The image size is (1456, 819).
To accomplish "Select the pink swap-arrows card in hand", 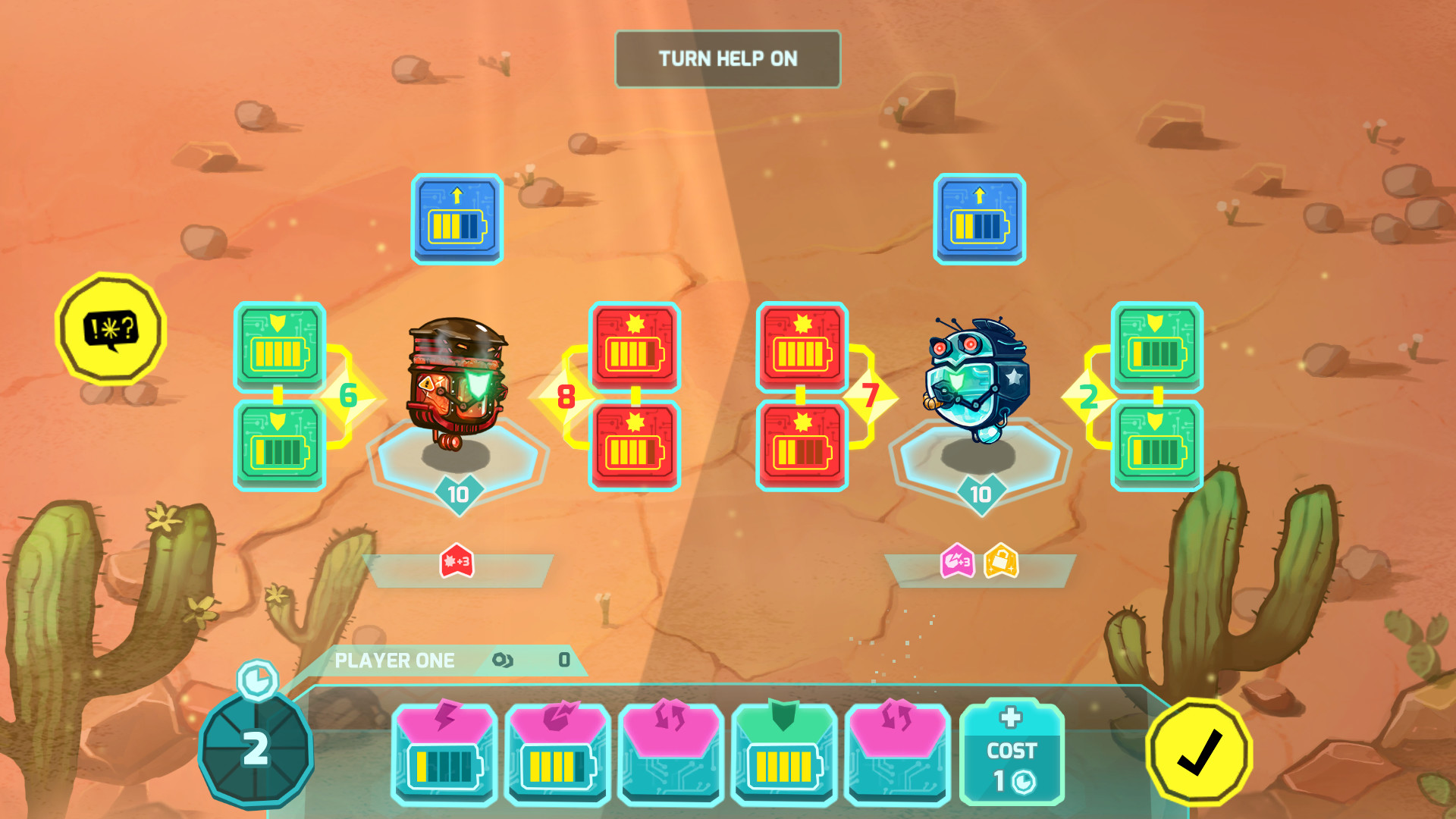I will point(671,751).
